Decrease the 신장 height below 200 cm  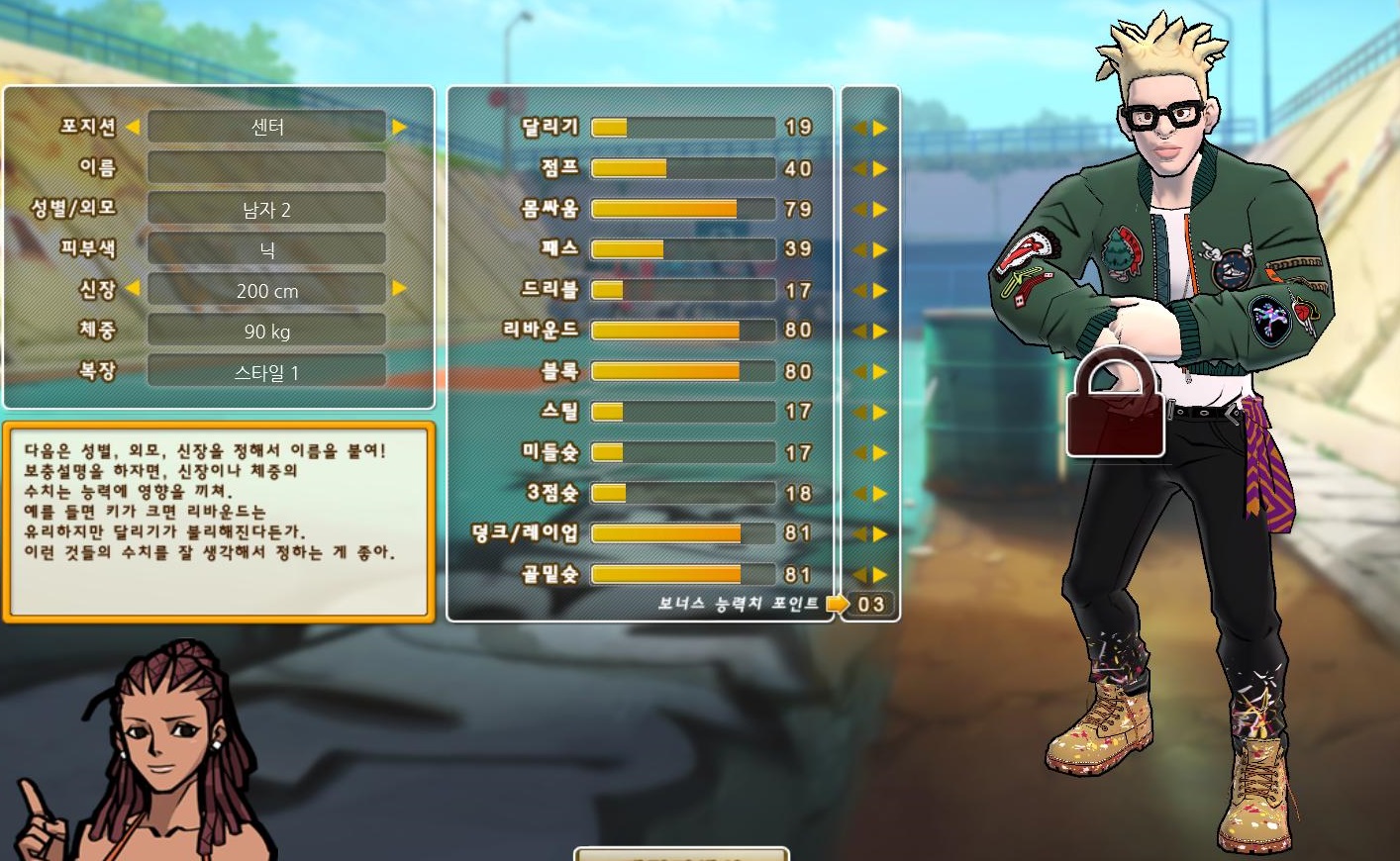tap(133, 289)
